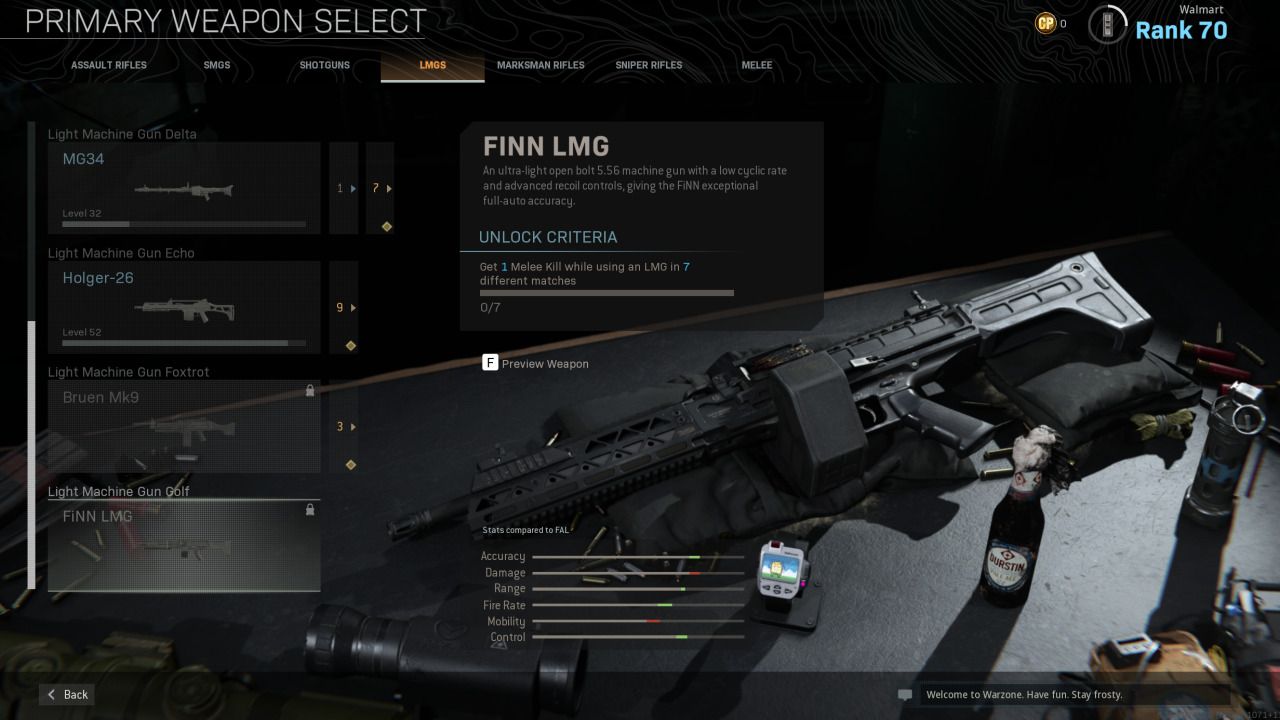The image size is (1280, 720).
Task: Switch to the Sniper Rifles tab
Action: pos(648,64)
